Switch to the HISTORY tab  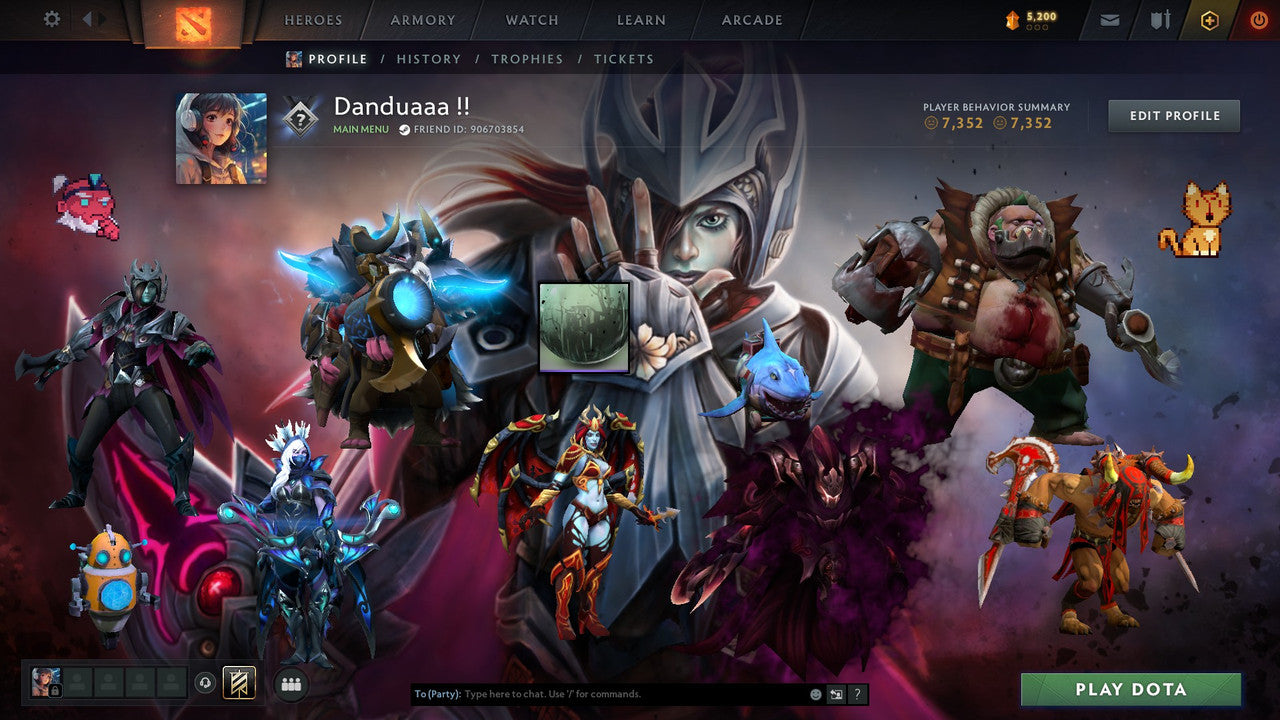click(x=428, y=59)
